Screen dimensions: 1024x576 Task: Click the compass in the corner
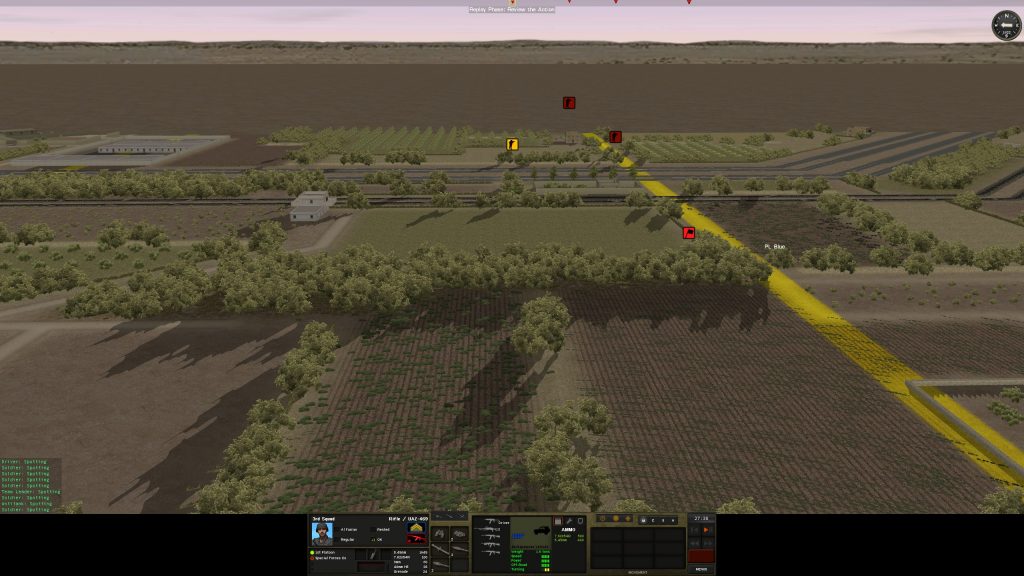pyautogui.click(x=1005, y=25)
